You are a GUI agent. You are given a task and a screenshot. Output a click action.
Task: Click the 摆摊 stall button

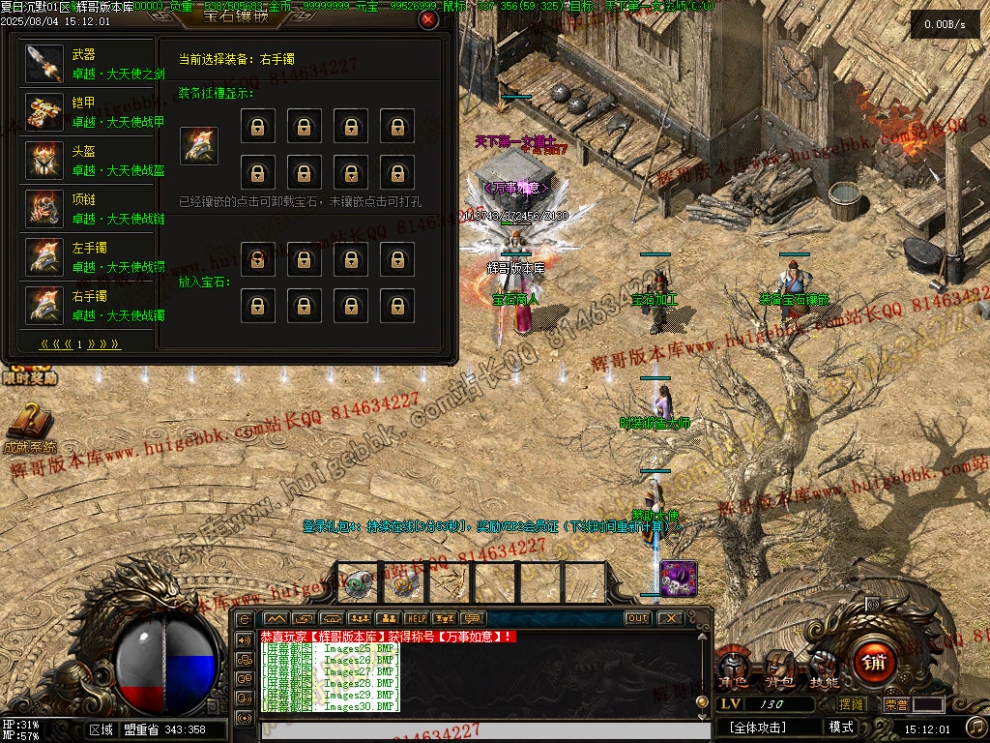(852, 704)
